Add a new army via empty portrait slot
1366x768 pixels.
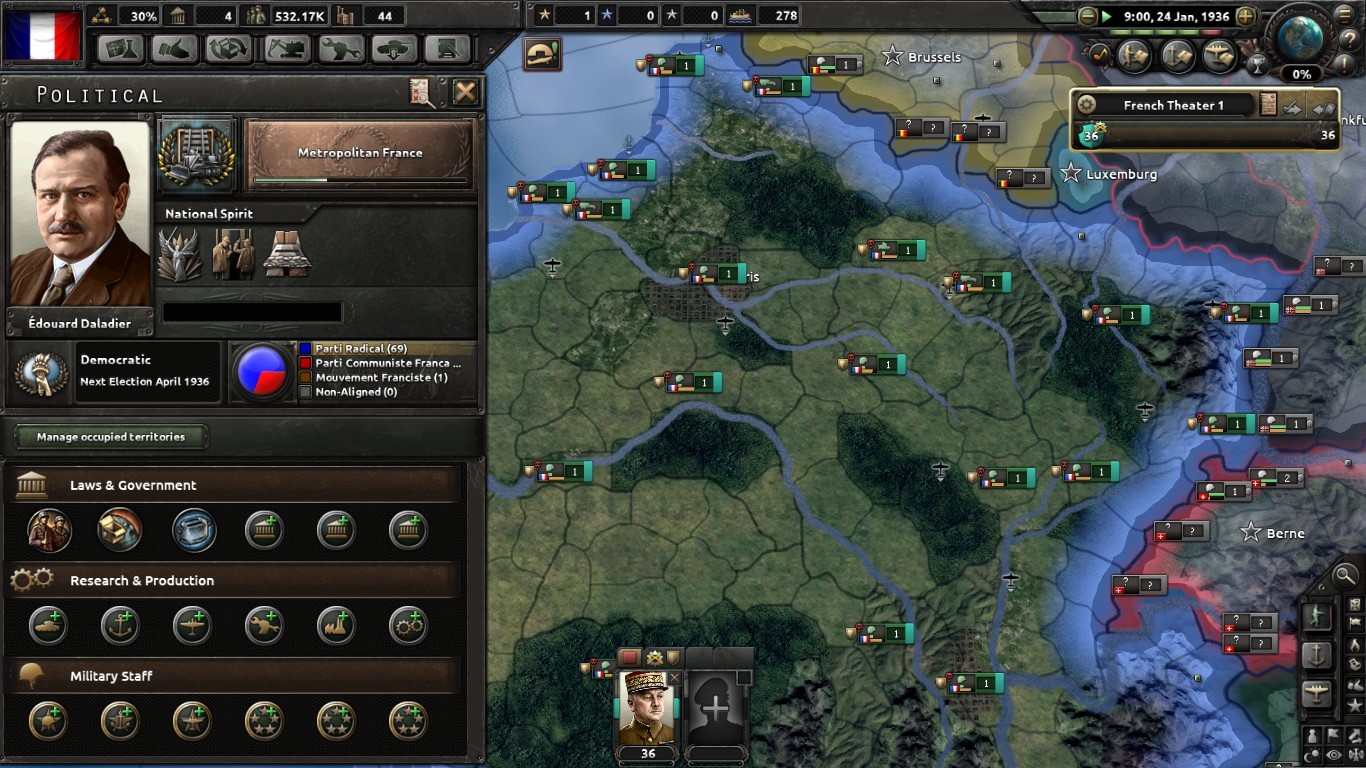[716, 707]
